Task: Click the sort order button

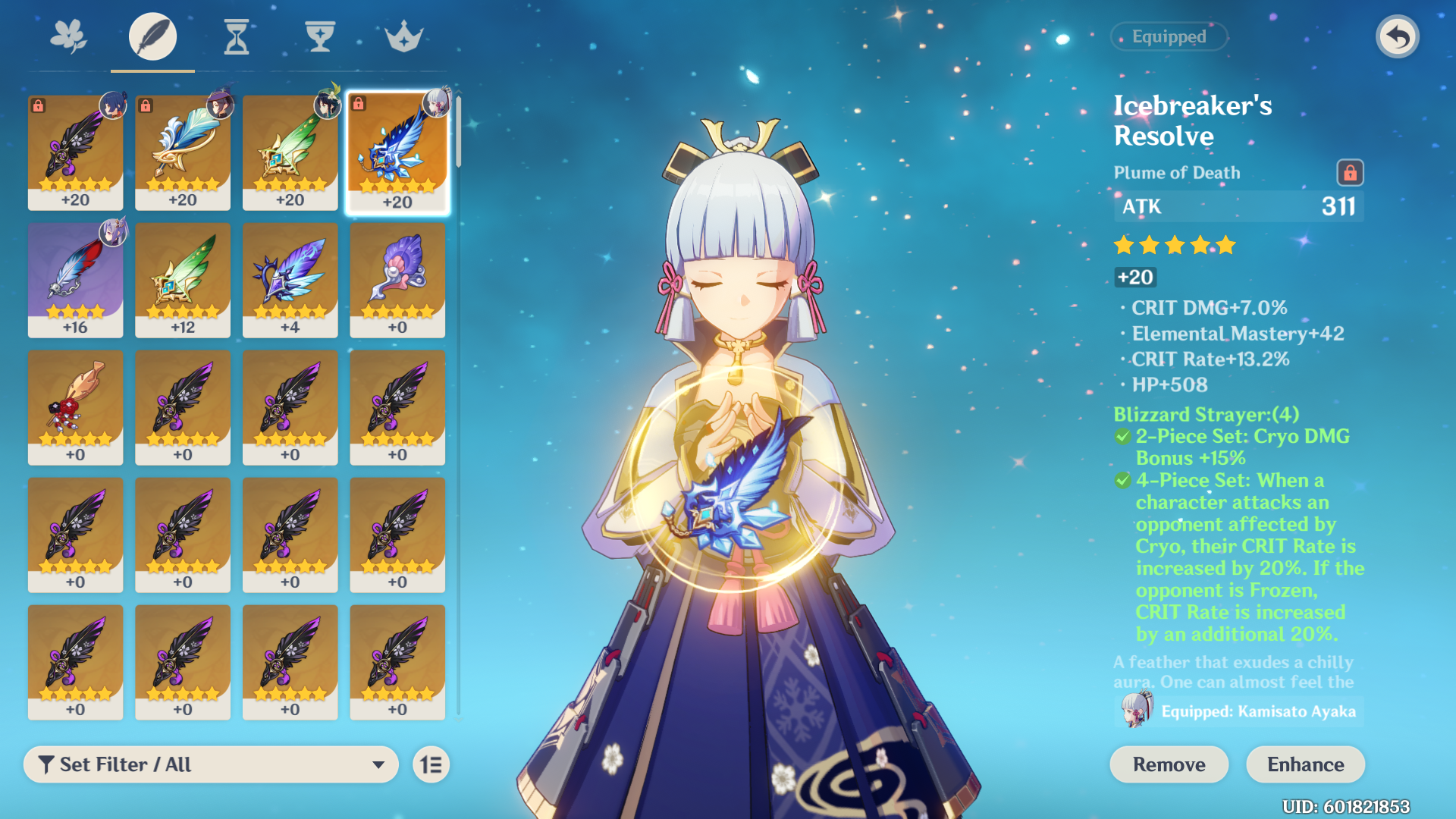Action: click(431, 764)
